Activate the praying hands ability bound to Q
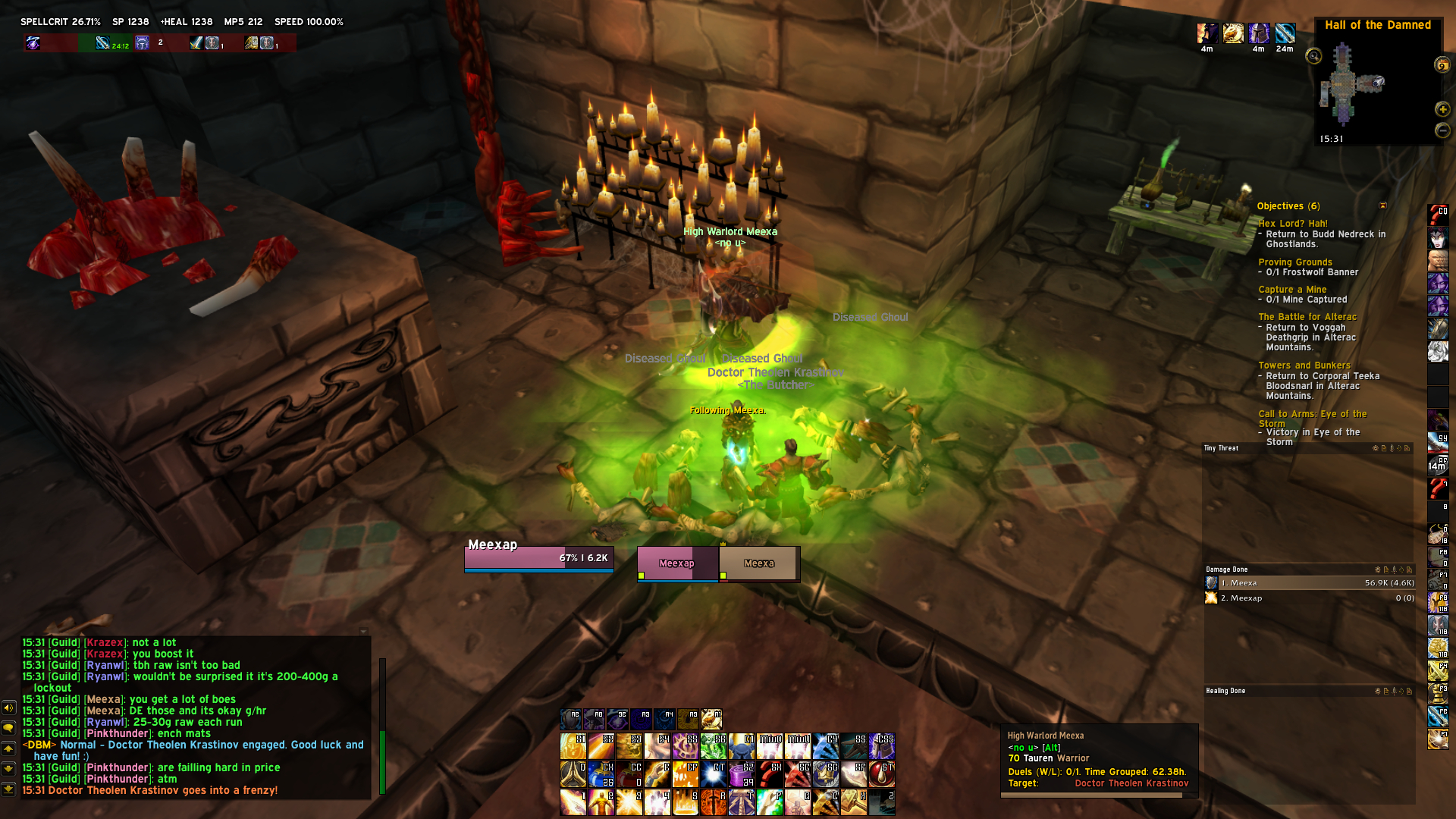 pos(573,775)
